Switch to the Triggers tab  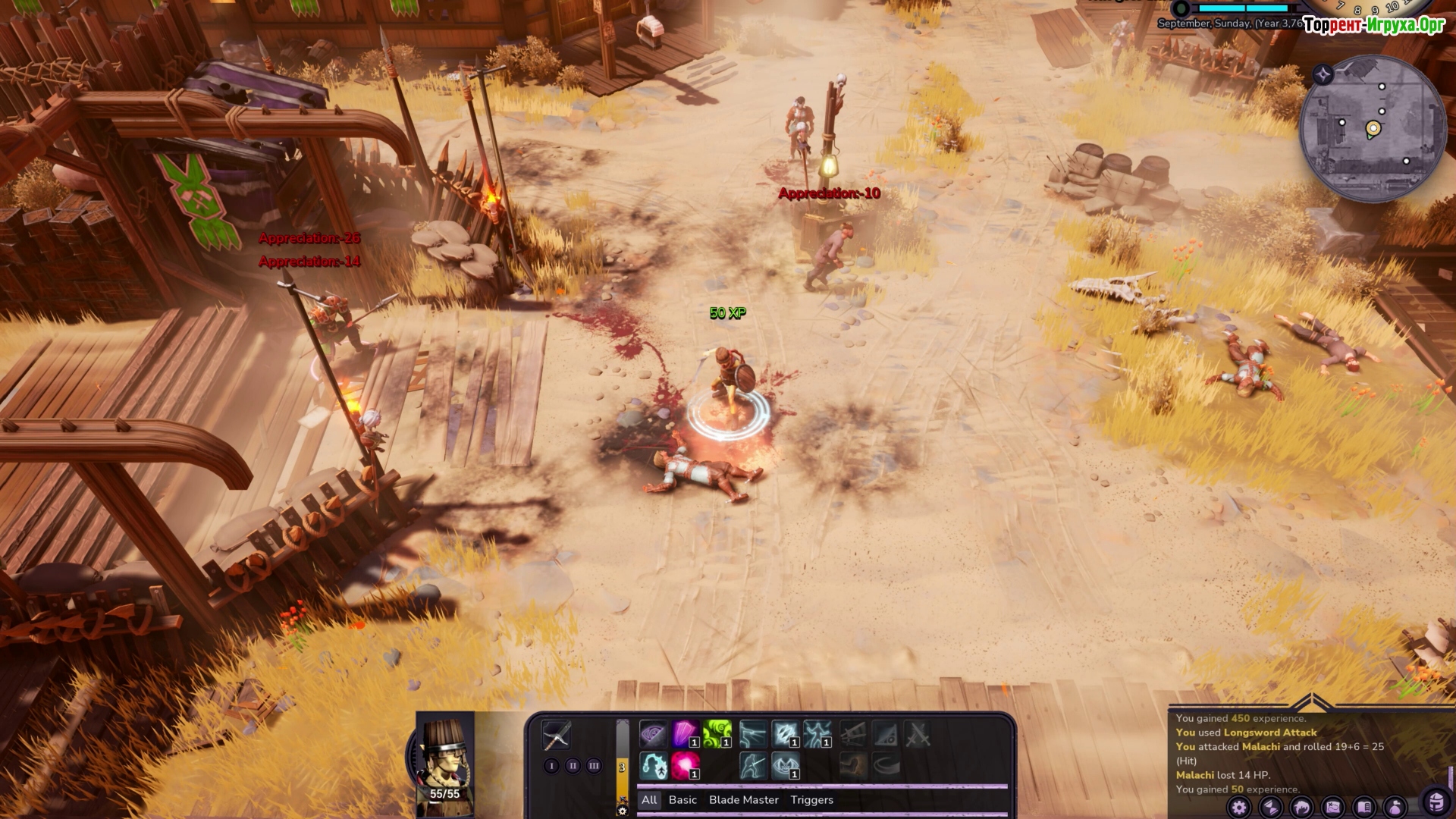(811, 800)
